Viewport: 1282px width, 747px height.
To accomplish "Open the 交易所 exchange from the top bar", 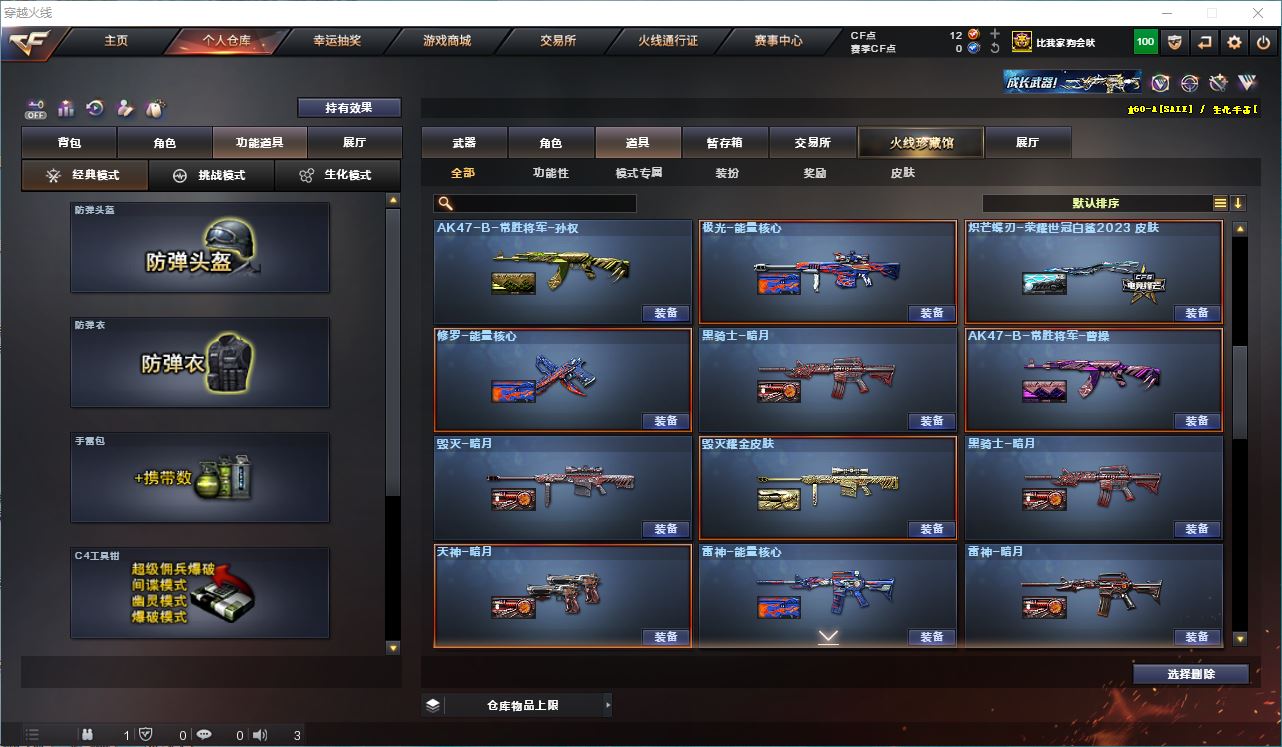I will [x=557, y=41].
